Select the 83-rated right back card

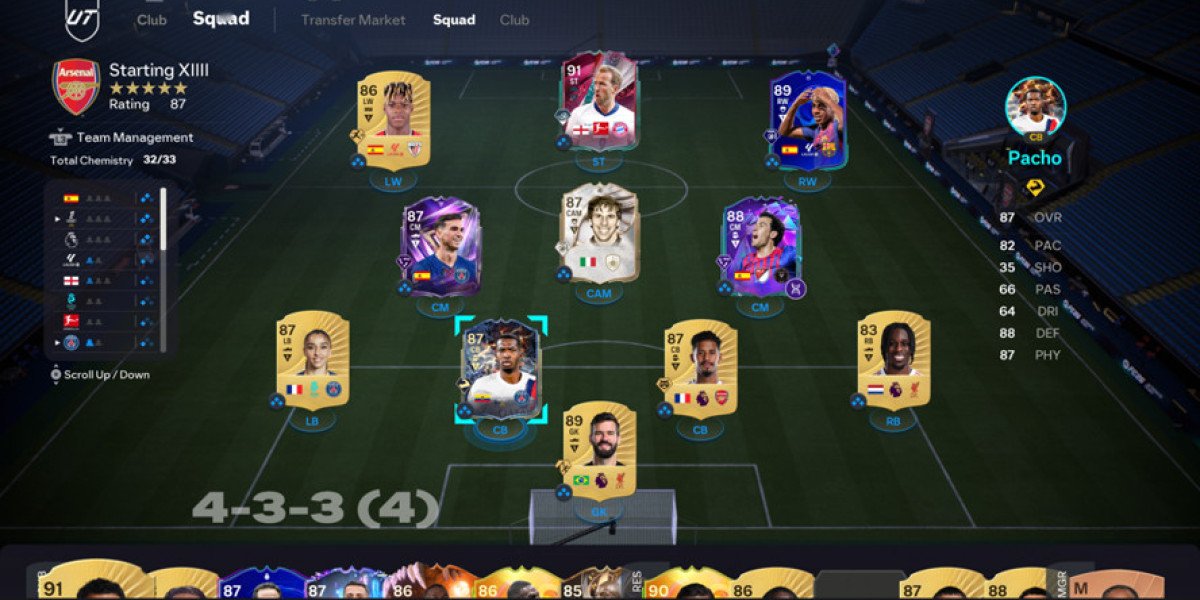pyautogui.click(x=893, y=360)
